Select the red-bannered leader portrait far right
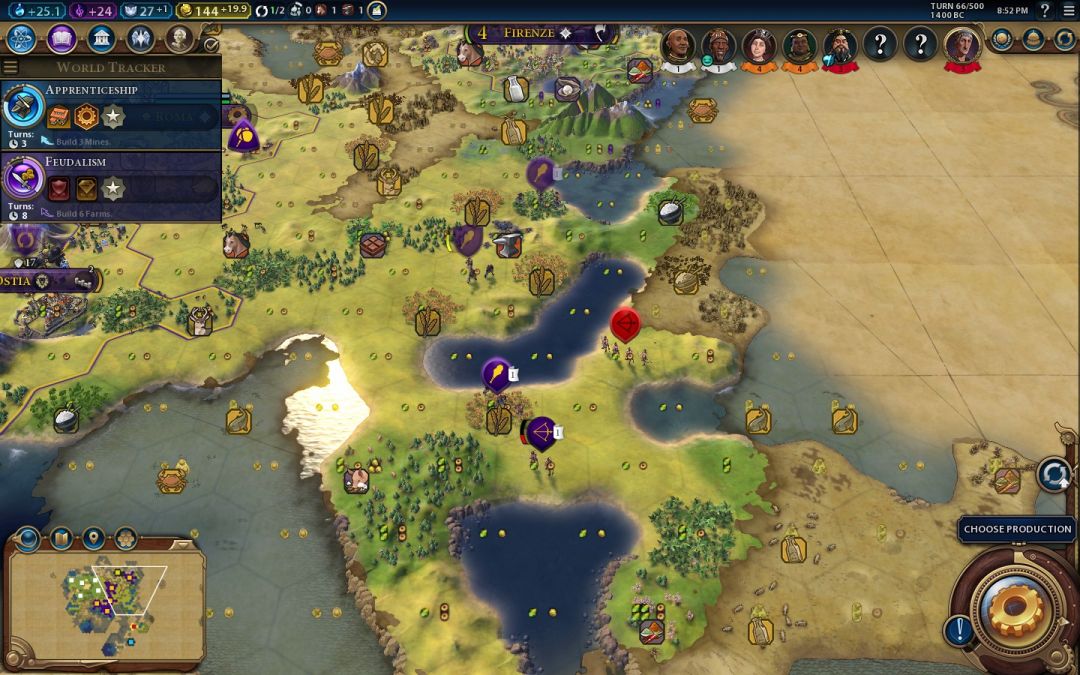 [x=962, y=45]
